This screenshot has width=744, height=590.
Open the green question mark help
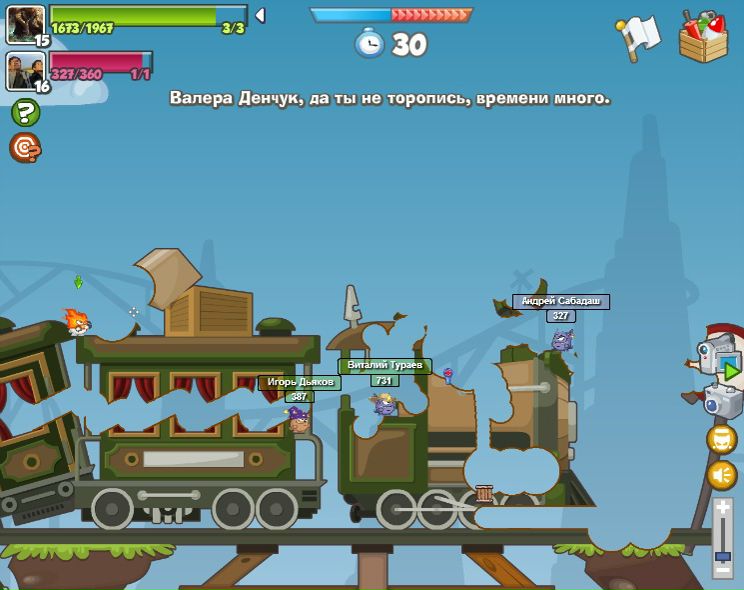(25, 112)
